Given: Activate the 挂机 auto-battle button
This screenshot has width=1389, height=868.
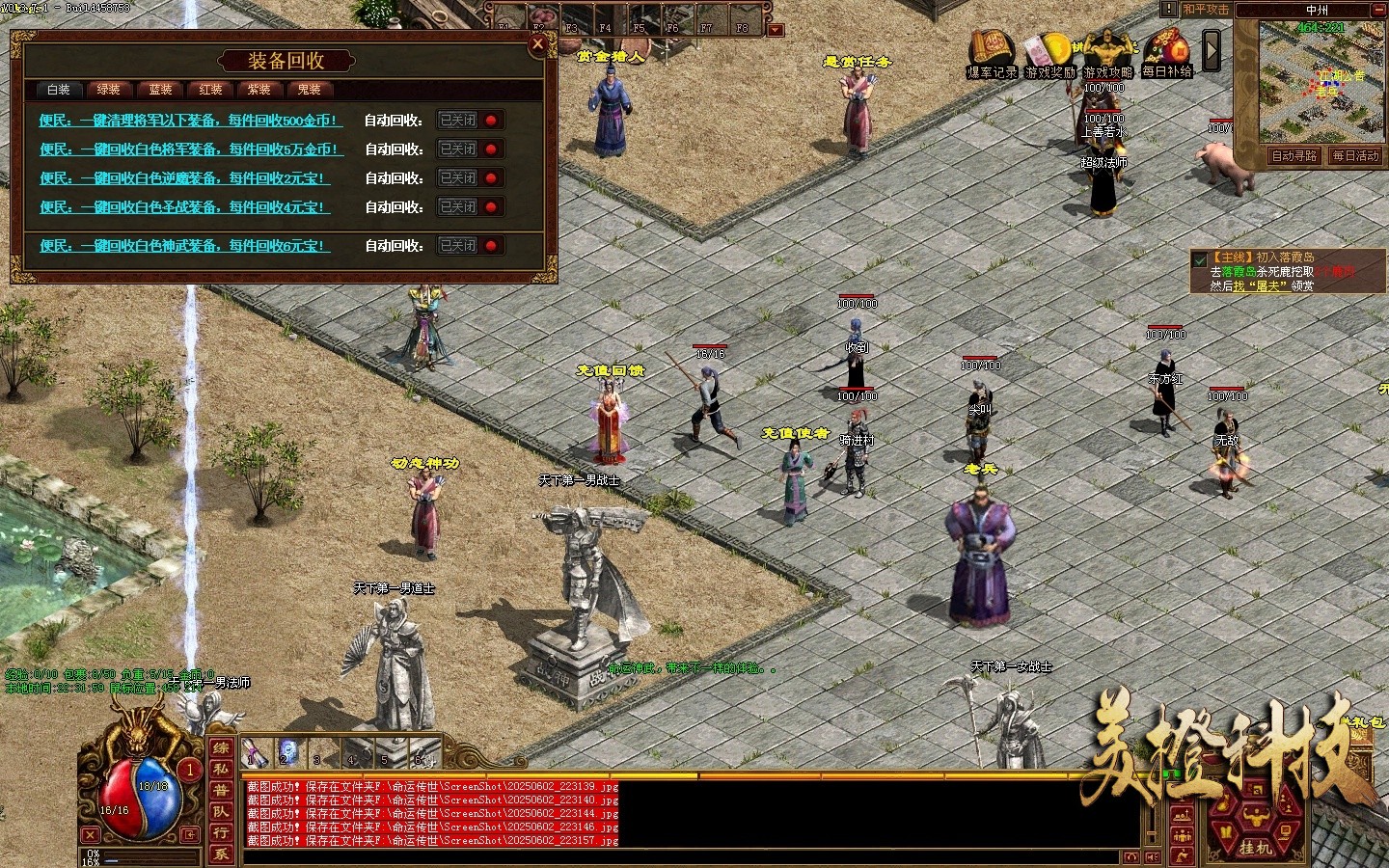Looking at the screenshot, I should pyautogui.click(x=1255, y=847).
